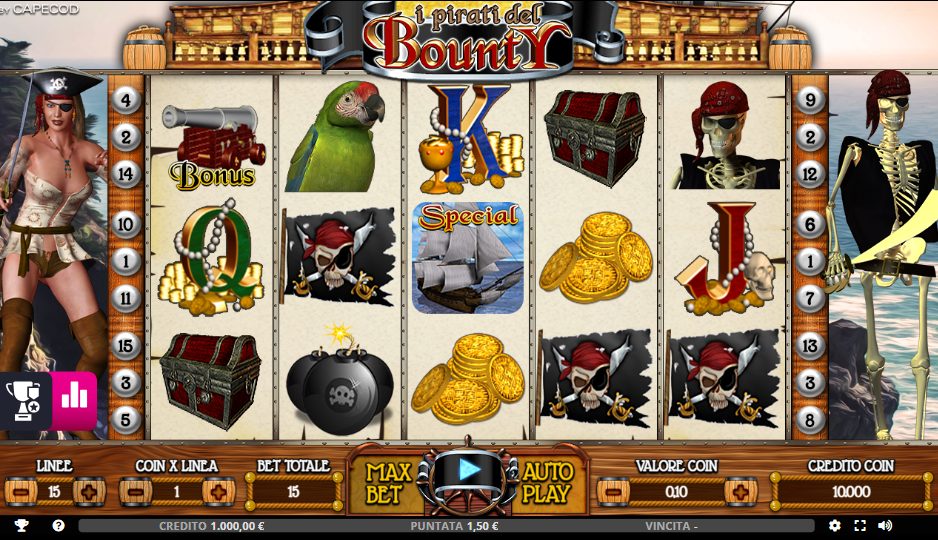This screenshot has width=938, height=540.
Task: Increase the Valore Coin amount
Action: pyautogui.click(x=741, y=491)
